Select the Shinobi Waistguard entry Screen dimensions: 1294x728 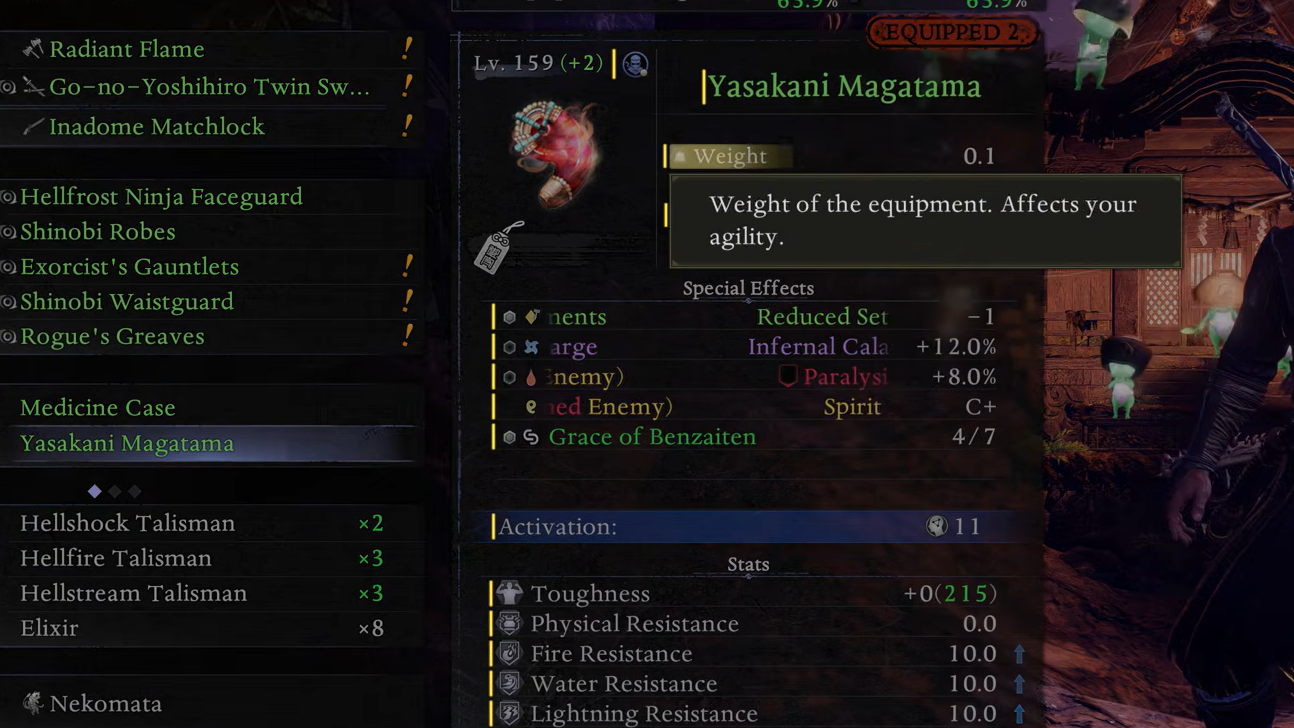[127, 302]
